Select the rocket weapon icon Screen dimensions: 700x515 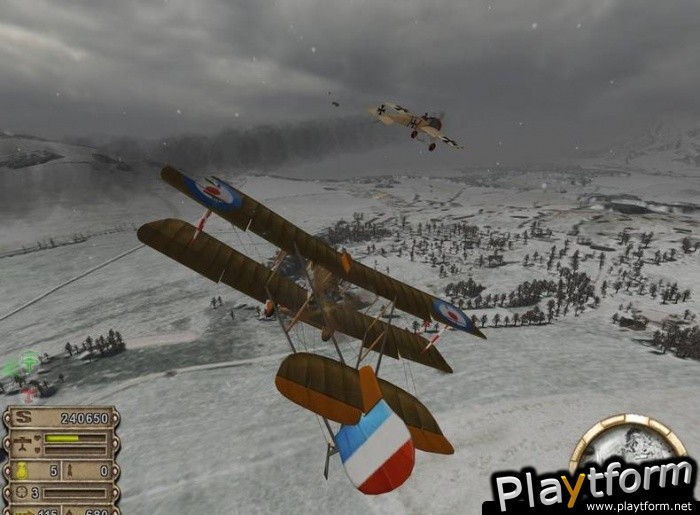coord(72,470)
